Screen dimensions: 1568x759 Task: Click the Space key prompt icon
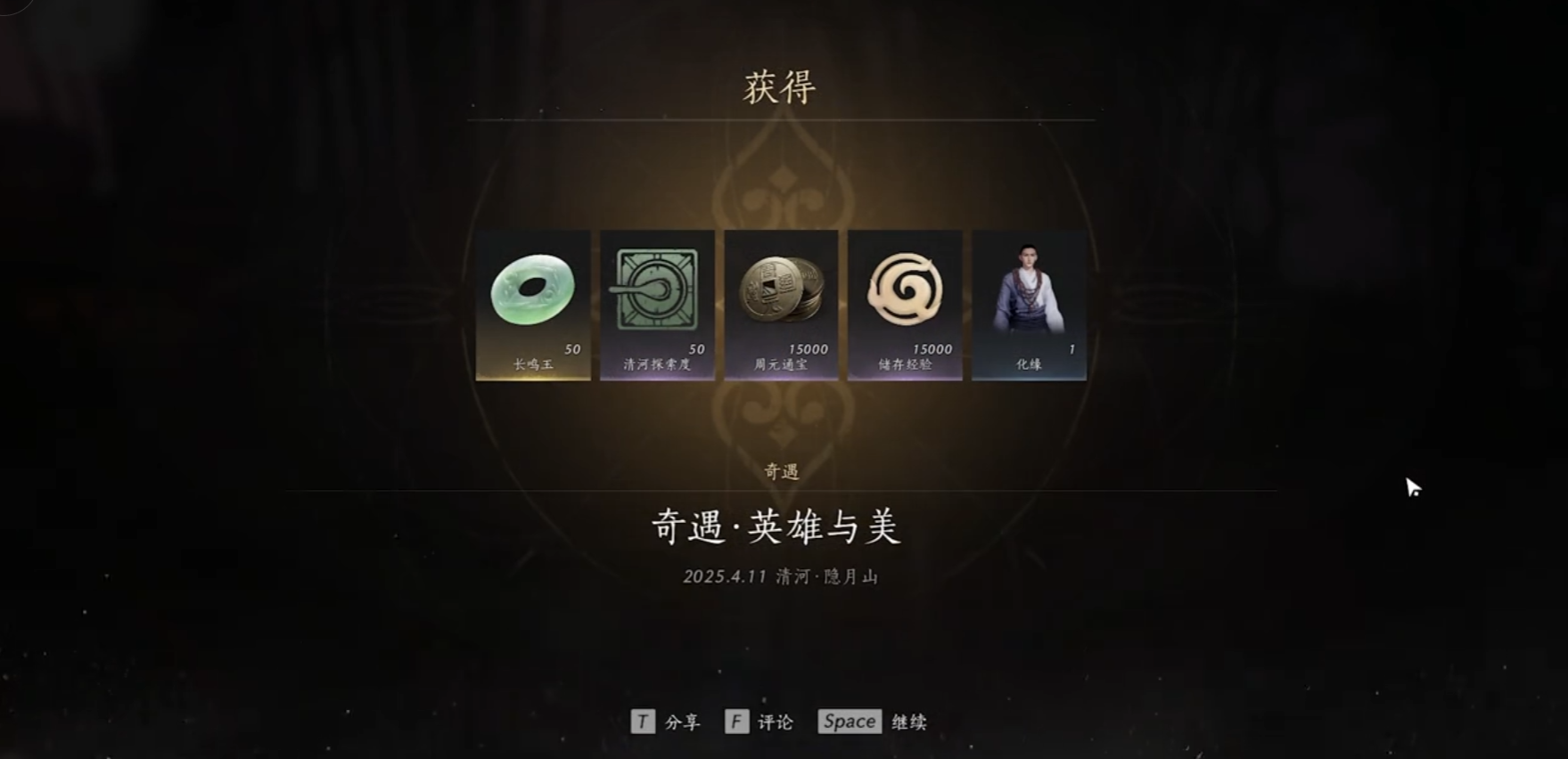click(848, 722)
